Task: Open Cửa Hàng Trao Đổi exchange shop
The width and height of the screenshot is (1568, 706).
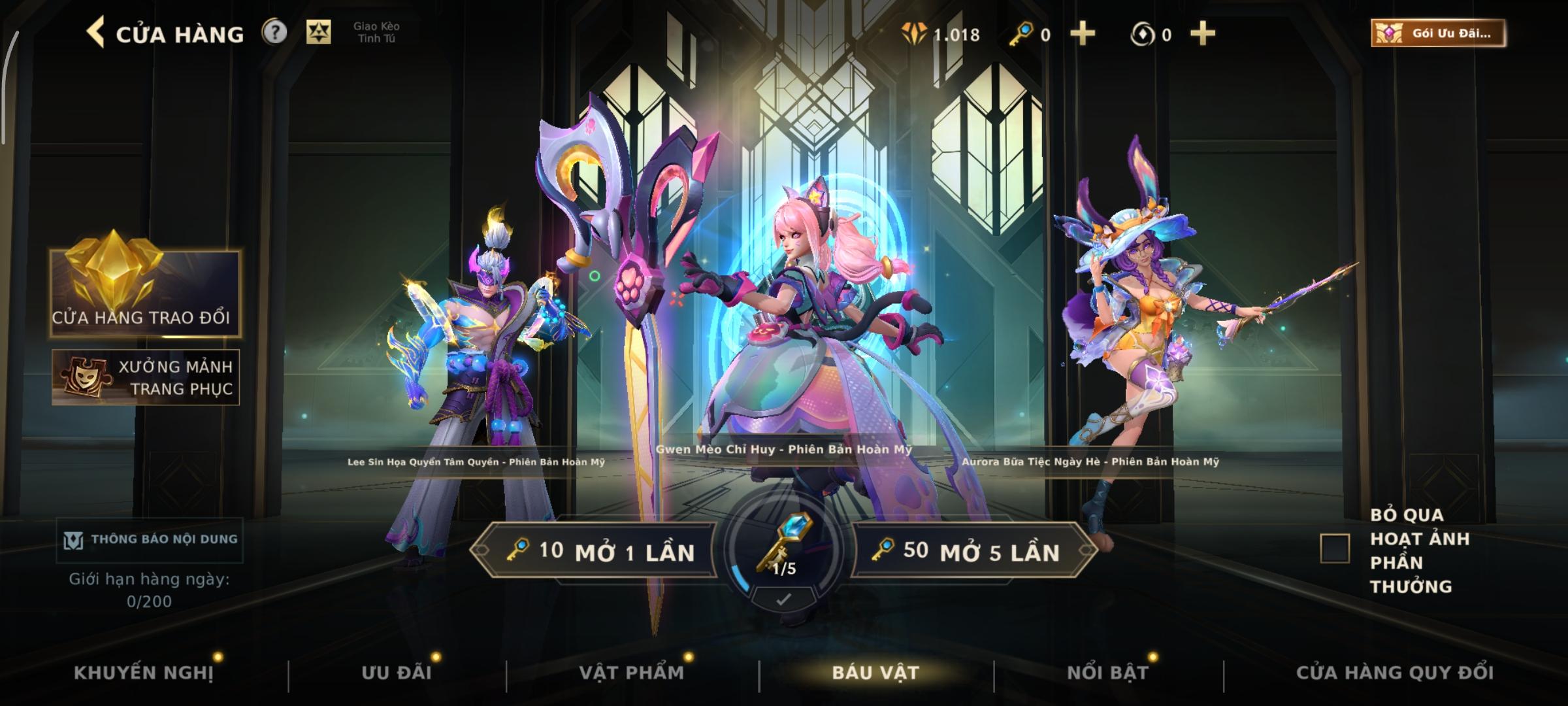Action: [144, 294]
